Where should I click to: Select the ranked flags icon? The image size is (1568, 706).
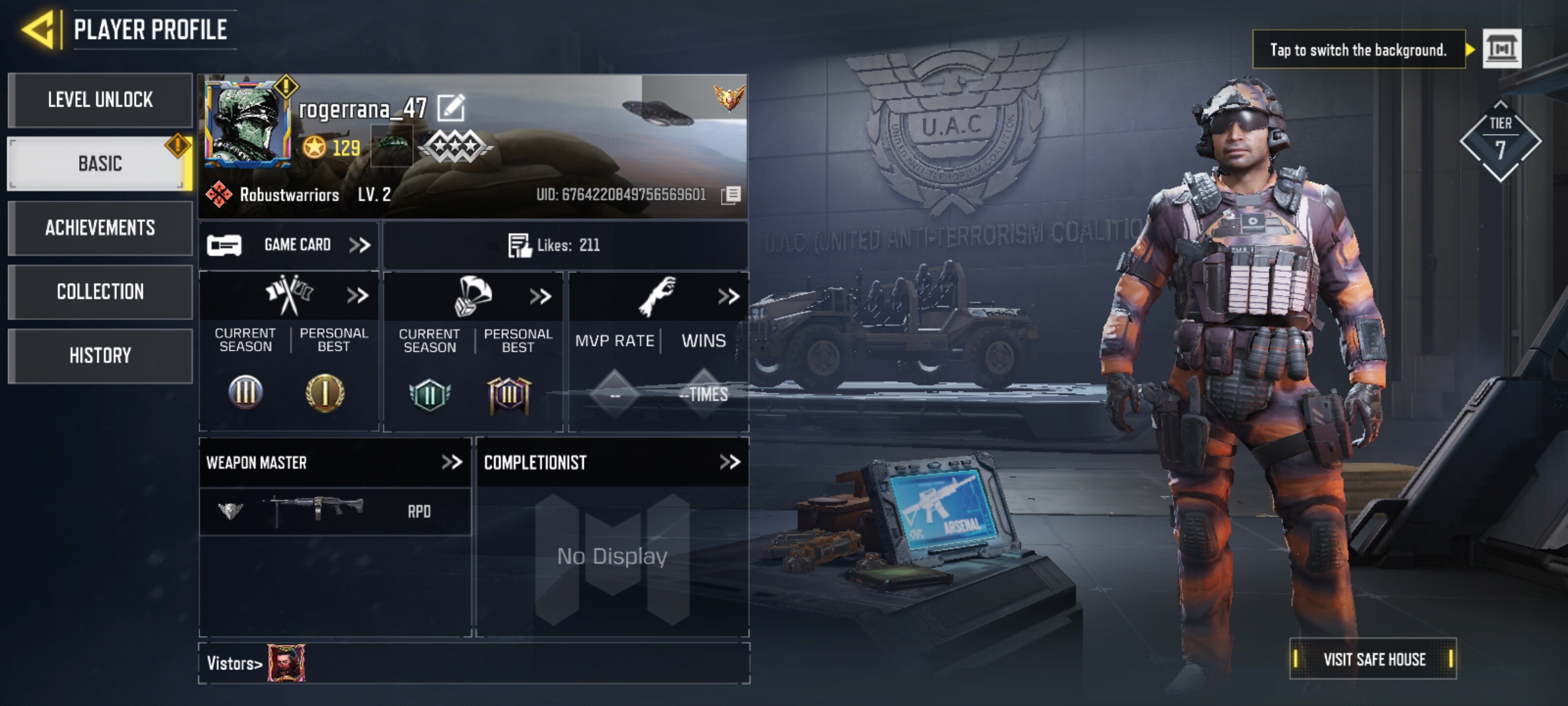coord(289,295)
